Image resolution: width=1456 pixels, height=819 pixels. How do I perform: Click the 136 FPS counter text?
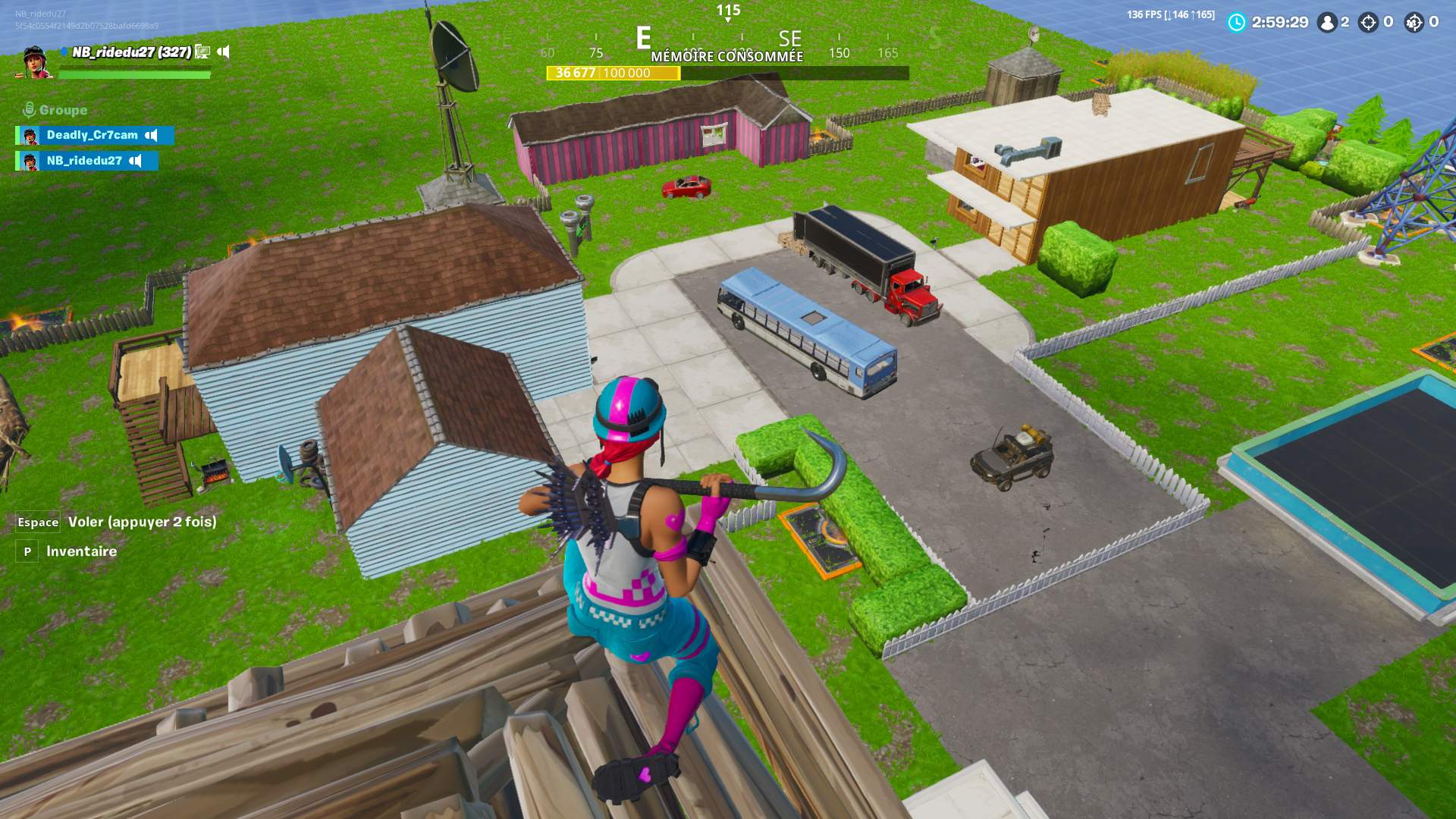[x=1147, y=12]
